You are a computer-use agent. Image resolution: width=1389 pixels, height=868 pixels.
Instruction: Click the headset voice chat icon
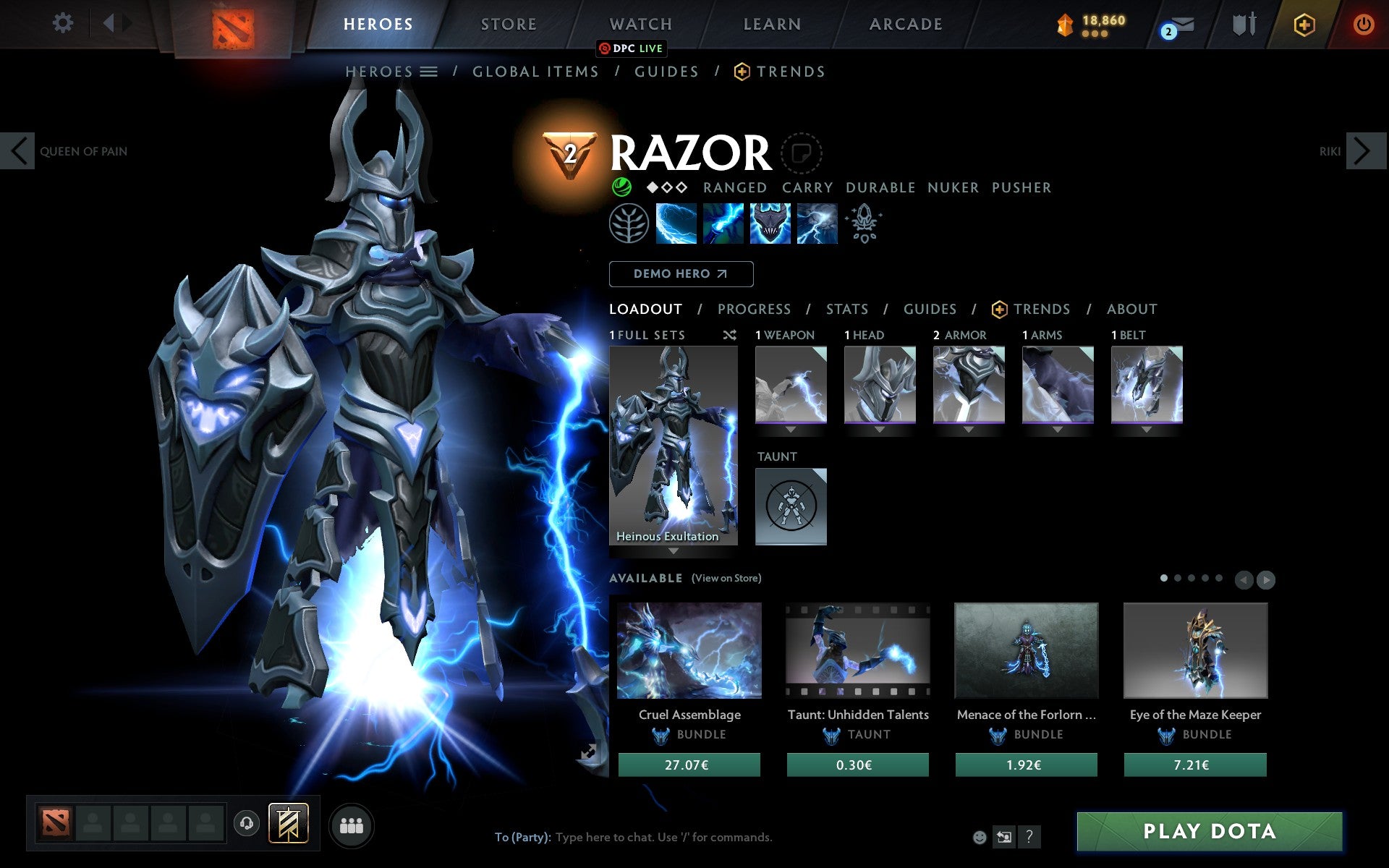pyautogui.click(x=246, y=822)
